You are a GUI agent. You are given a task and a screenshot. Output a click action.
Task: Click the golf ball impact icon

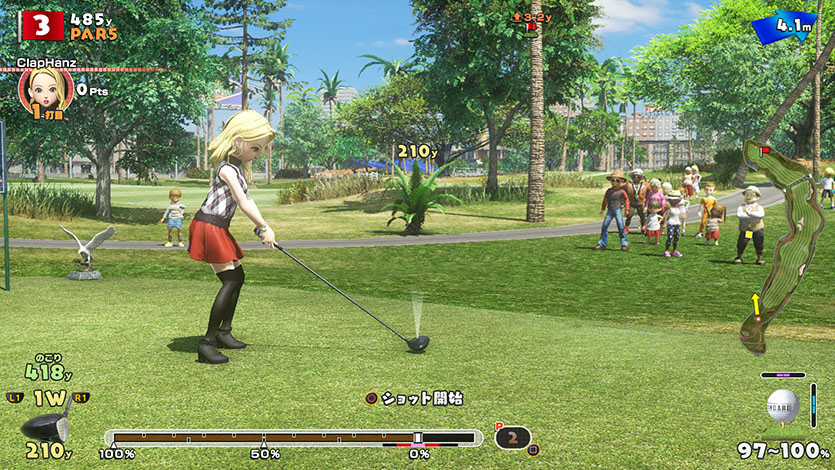coord(782,405)
